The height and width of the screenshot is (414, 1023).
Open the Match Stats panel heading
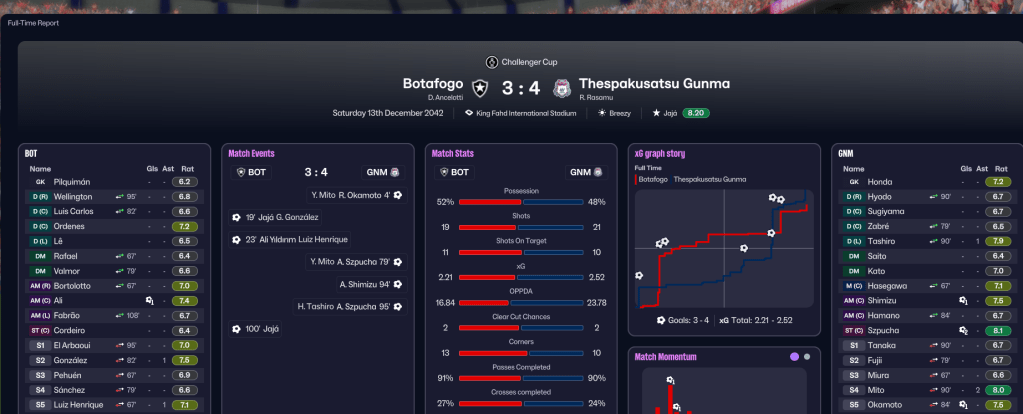pos(453,154)
